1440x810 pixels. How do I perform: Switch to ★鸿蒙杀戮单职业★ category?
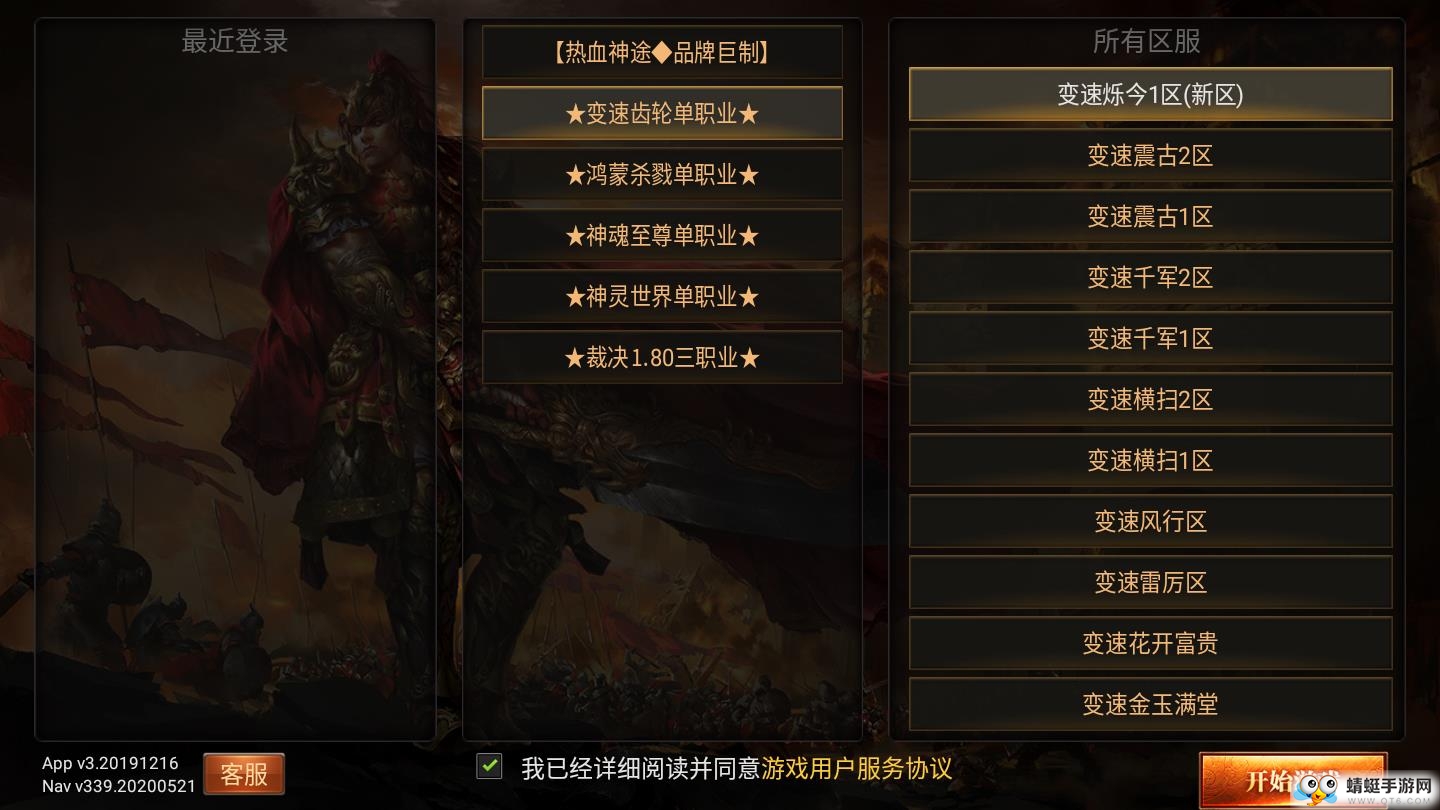662,174
